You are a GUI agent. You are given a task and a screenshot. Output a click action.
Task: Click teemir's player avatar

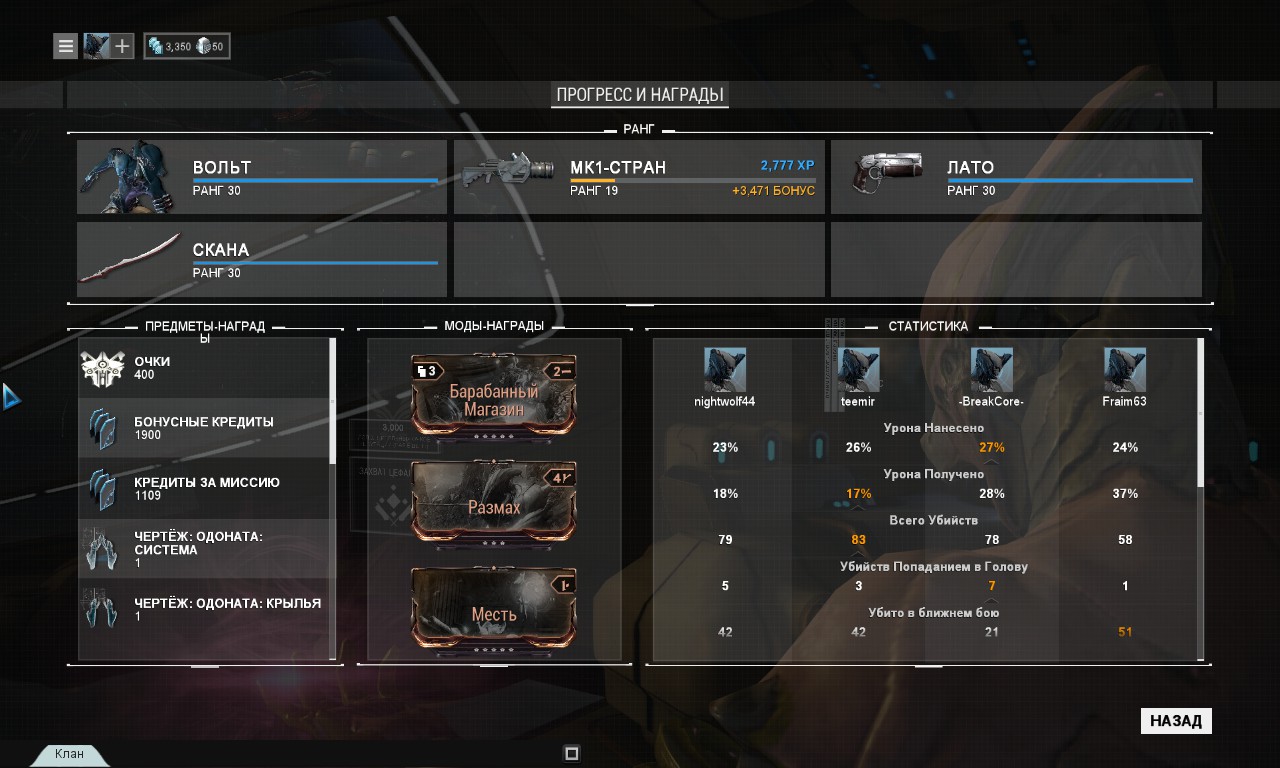click(x=858, y=370)
